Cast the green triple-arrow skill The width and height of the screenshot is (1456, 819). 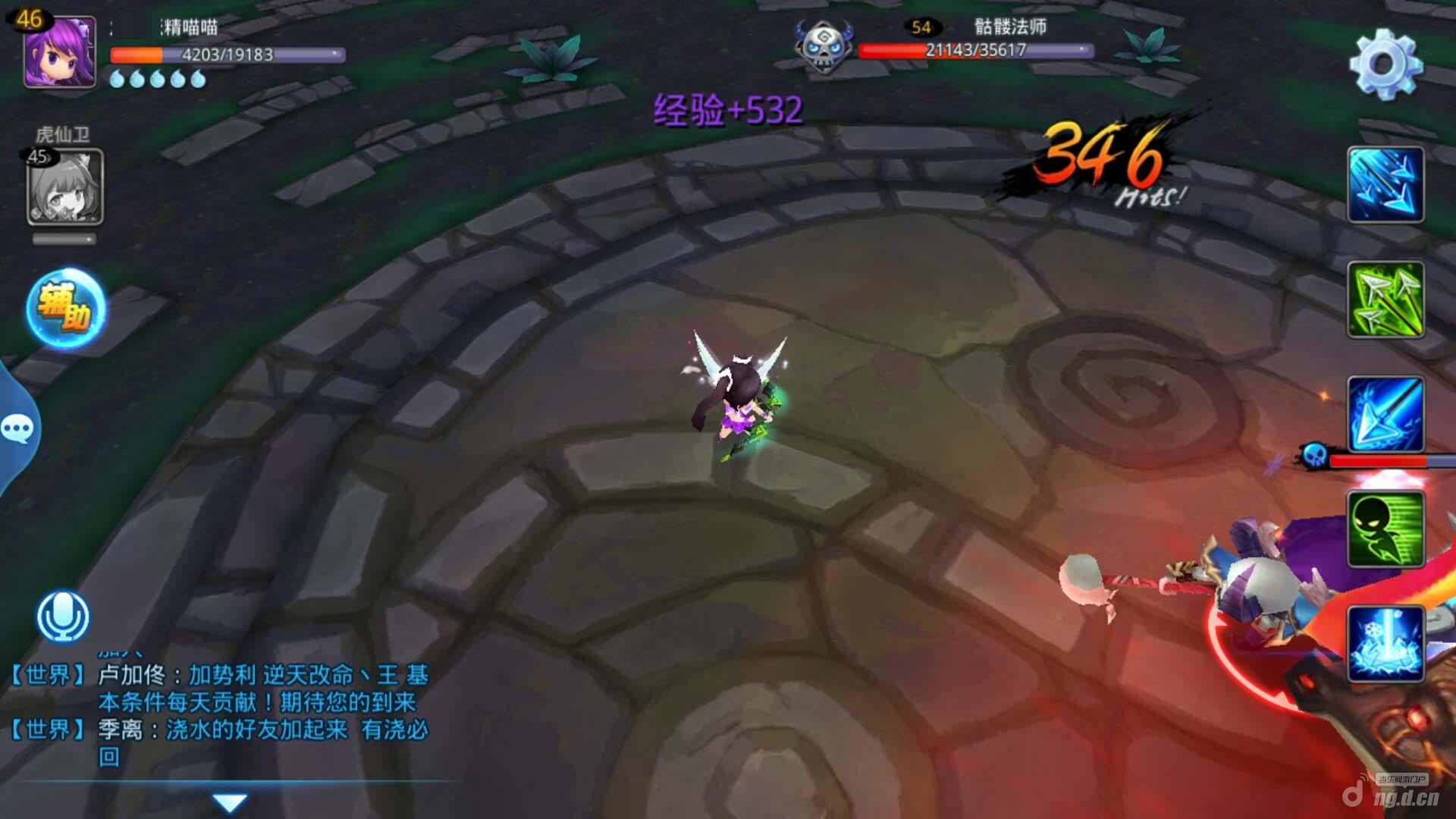click(x=1385, y=300)
